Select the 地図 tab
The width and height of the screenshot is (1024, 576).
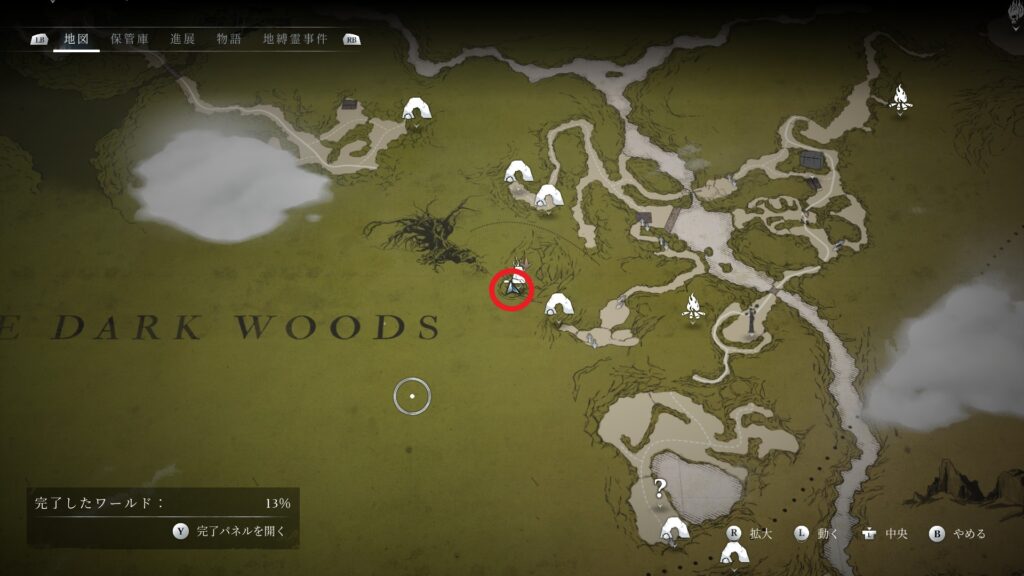(x=77, y=39)
